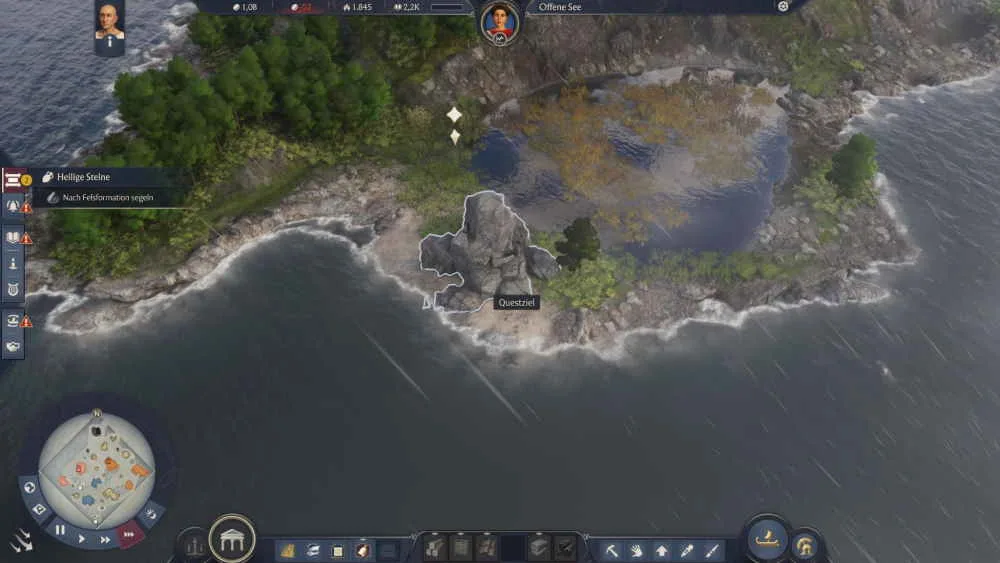Viewport: 1000px width, 563px height.
Task: Open the bell notifications icon in left sidebar
Action: point(13,206)
